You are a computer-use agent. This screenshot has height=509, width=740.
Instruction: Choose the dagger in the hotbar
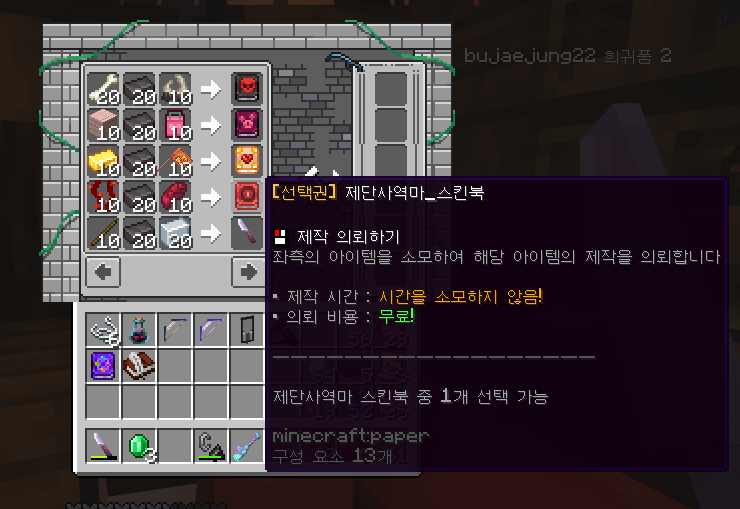coord(103,447)
